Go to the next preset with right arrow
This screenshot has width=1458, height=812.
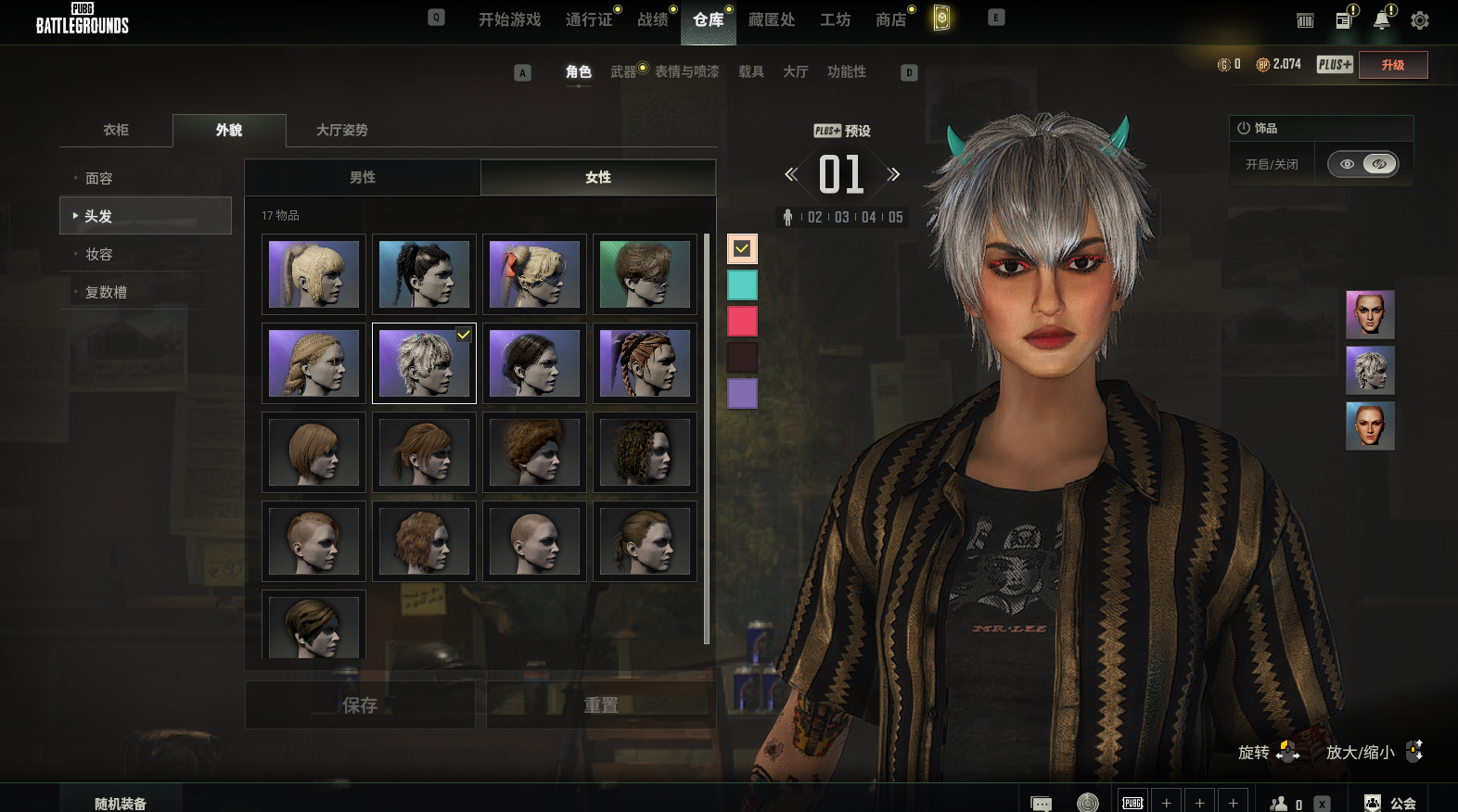[x=893, y=174]
